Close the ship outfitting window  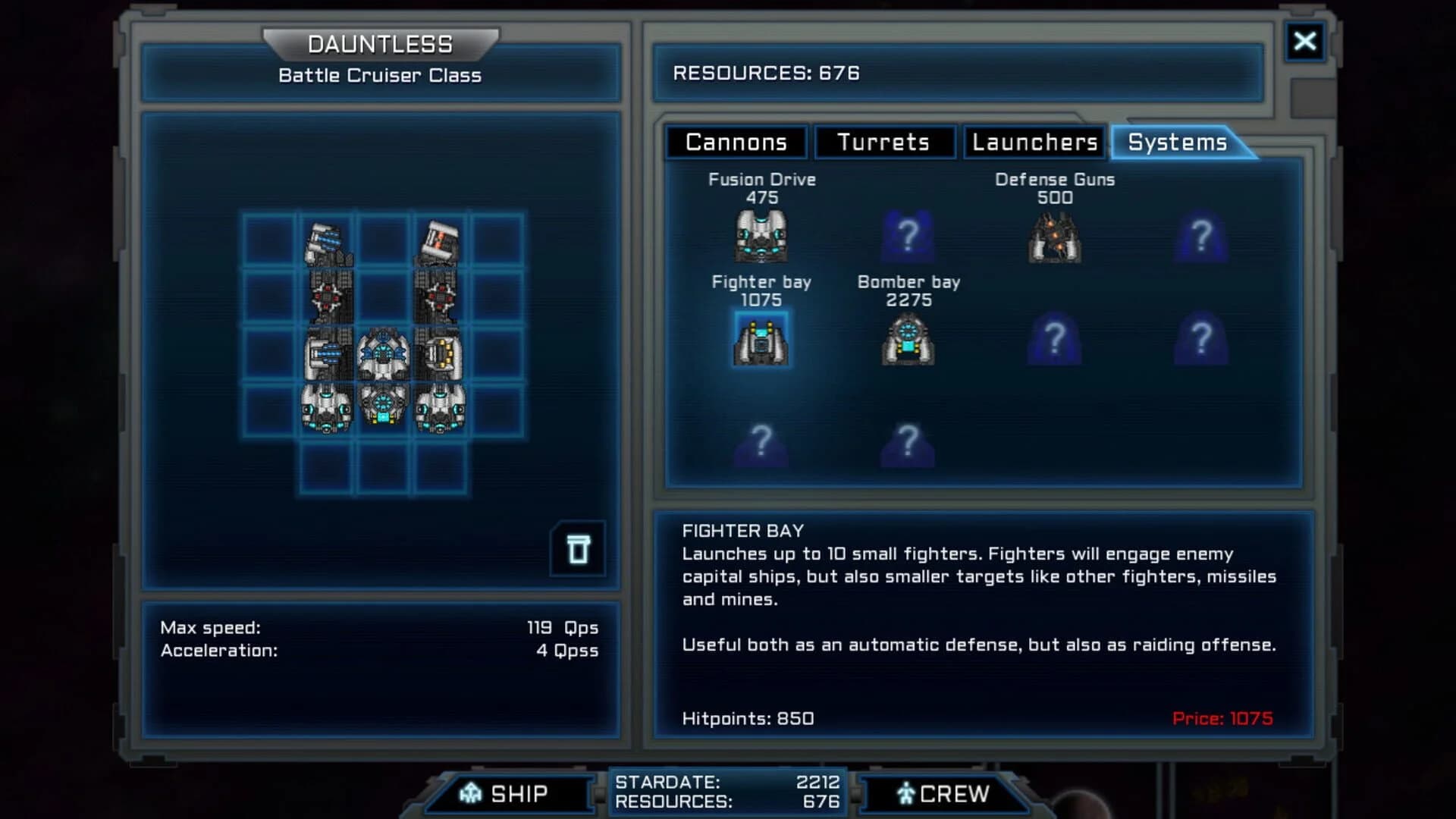[x=1305, y=42]
